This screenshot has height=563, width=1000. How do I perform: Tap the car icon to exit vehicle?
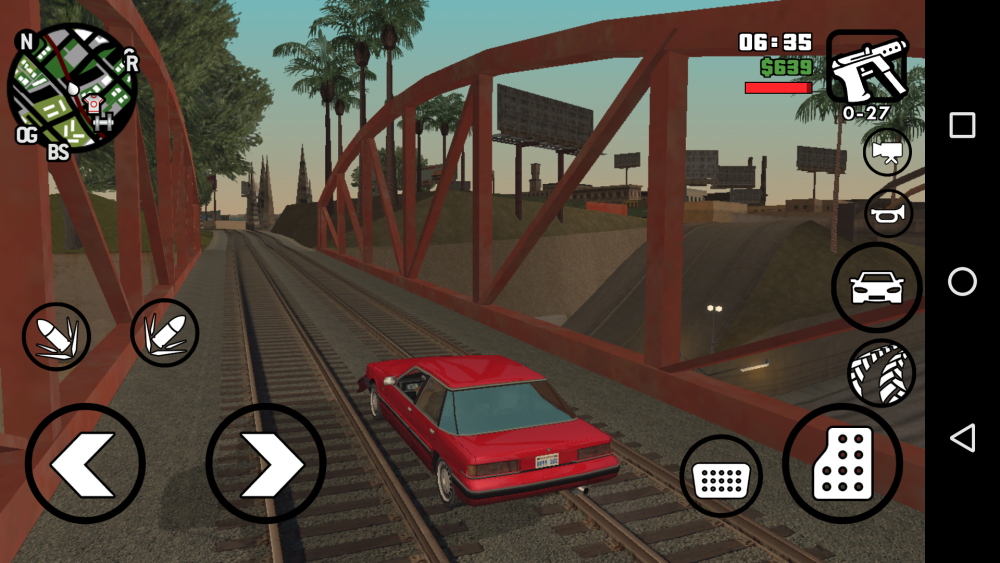click(x=876, y=287)
